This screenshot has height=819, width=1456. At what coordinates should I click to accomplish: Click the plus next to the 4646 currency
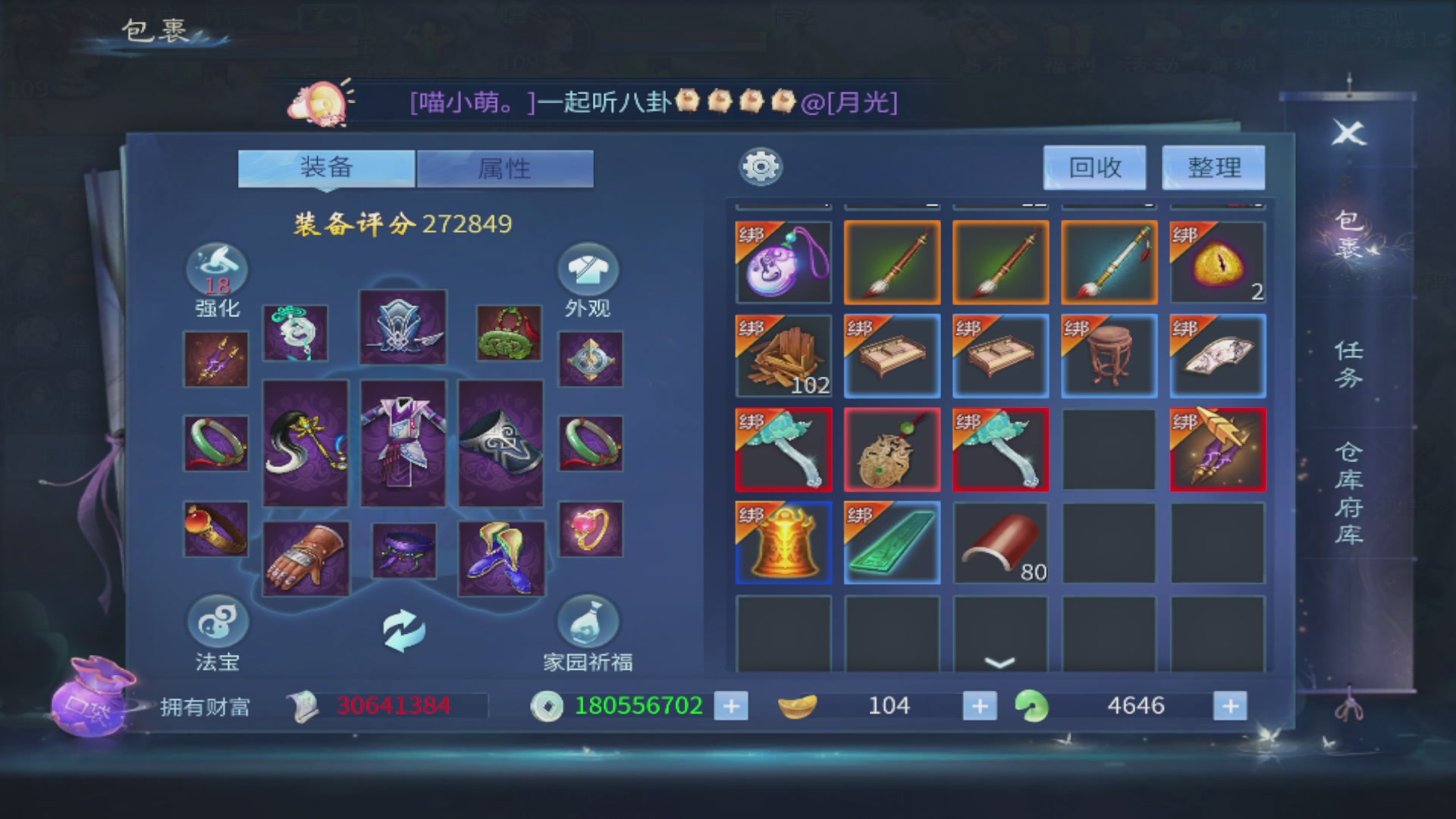(1228, 705)
